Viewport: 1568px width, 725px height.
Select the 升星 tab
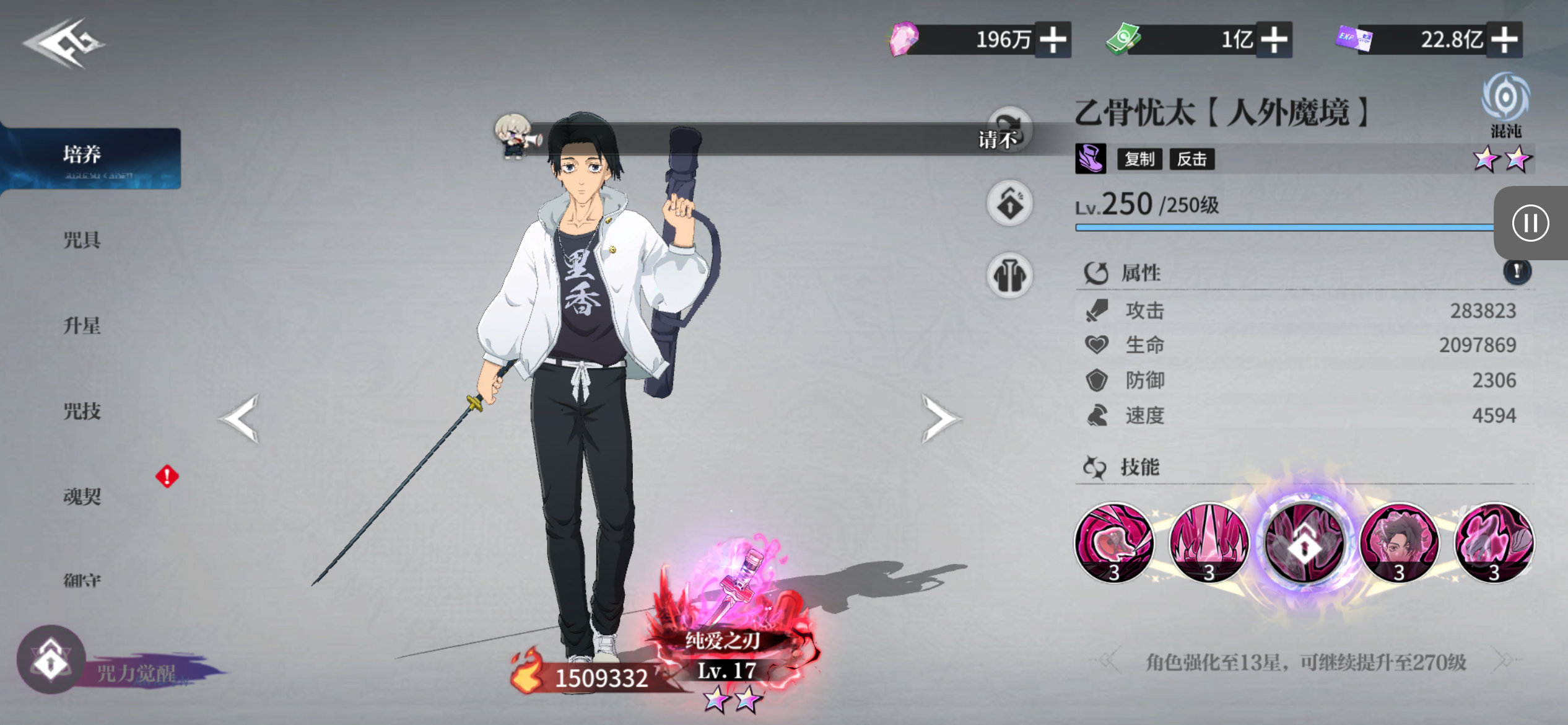pyautogui.click(x=82, y=325)
